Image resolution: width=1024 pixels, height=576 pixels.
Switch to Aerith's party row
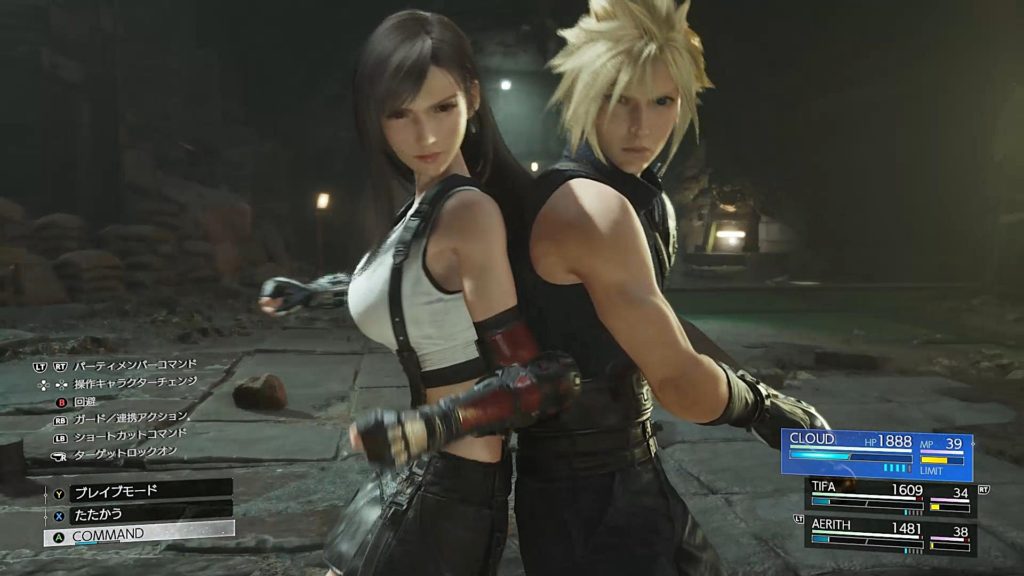click(890, 535)
